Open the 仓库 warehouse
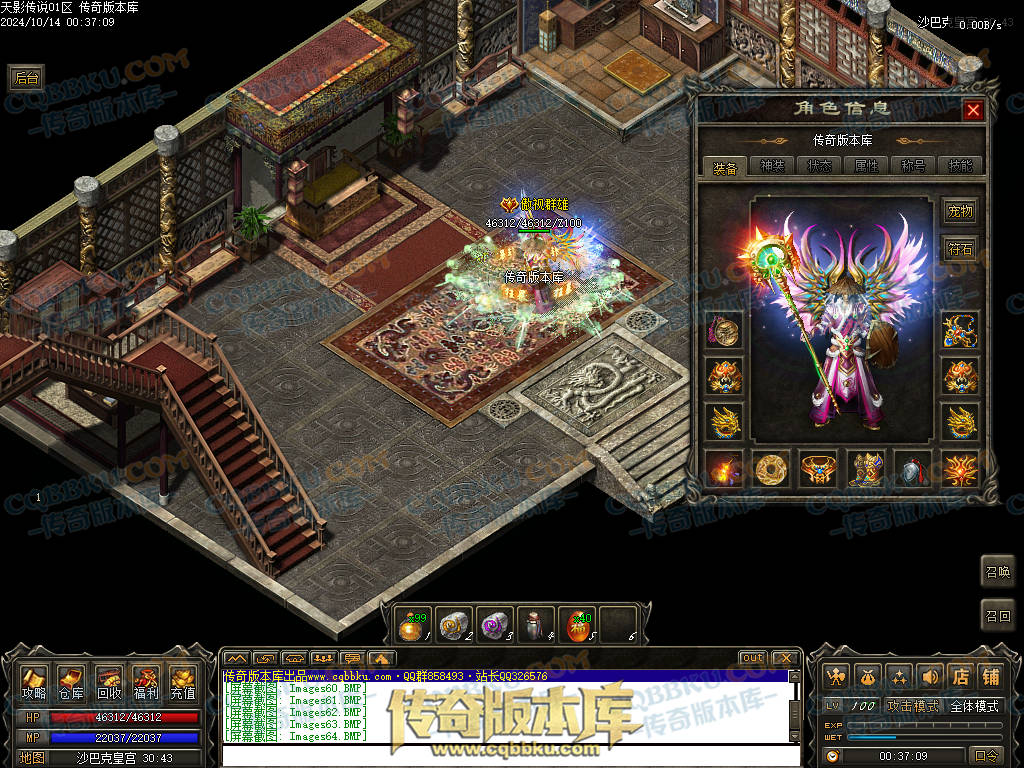Screen dimensions: 1024x768 coord(71,682)
